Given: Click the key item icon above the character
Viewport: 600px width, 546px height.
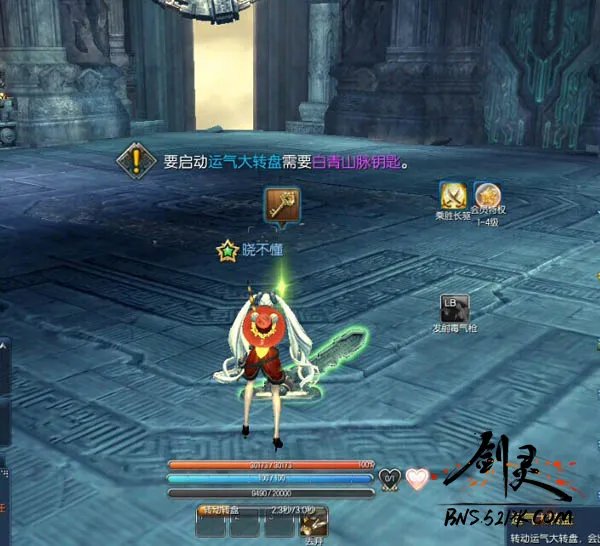Looking at the screenshot, I should [278, 207].
